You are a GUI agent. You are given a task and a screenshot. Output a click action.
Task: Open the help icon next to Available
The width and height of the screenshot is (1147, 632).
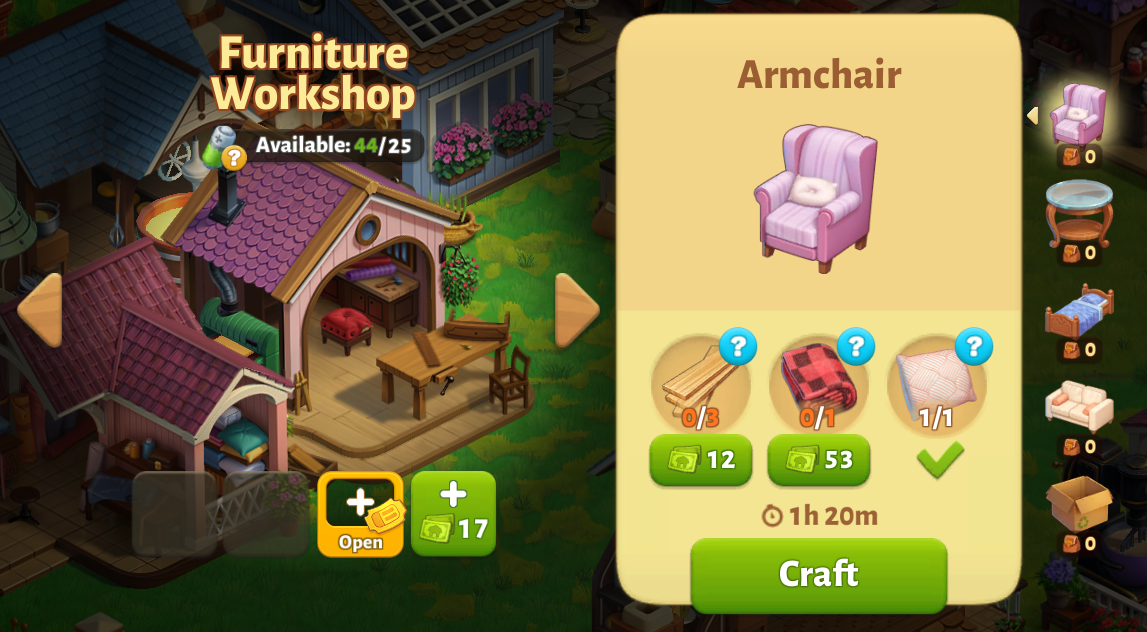point(233,157)
